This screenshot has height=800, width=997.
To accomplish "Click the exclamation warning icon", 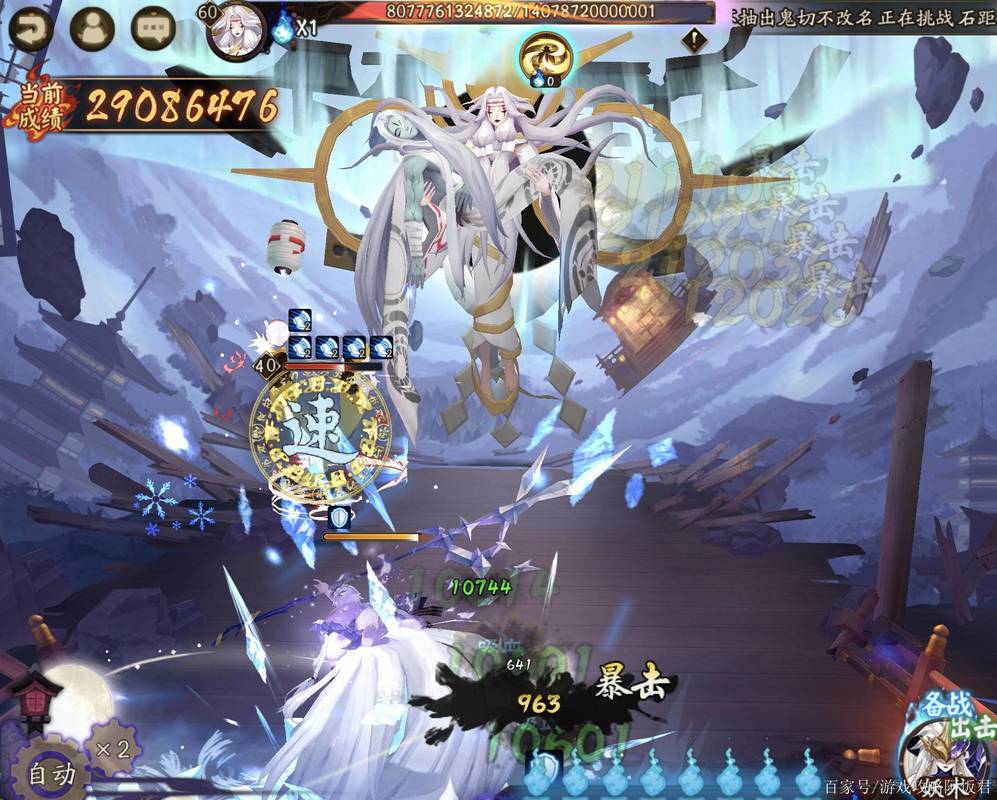I will tap(692, 41).
